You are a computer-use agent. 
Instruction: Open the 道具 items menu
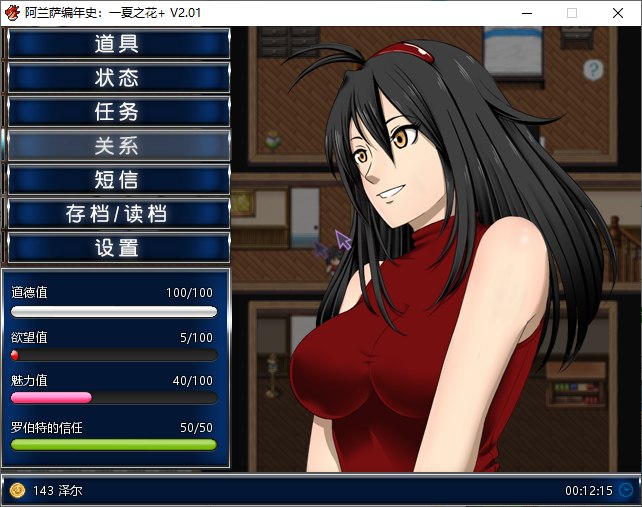(118, 44)
